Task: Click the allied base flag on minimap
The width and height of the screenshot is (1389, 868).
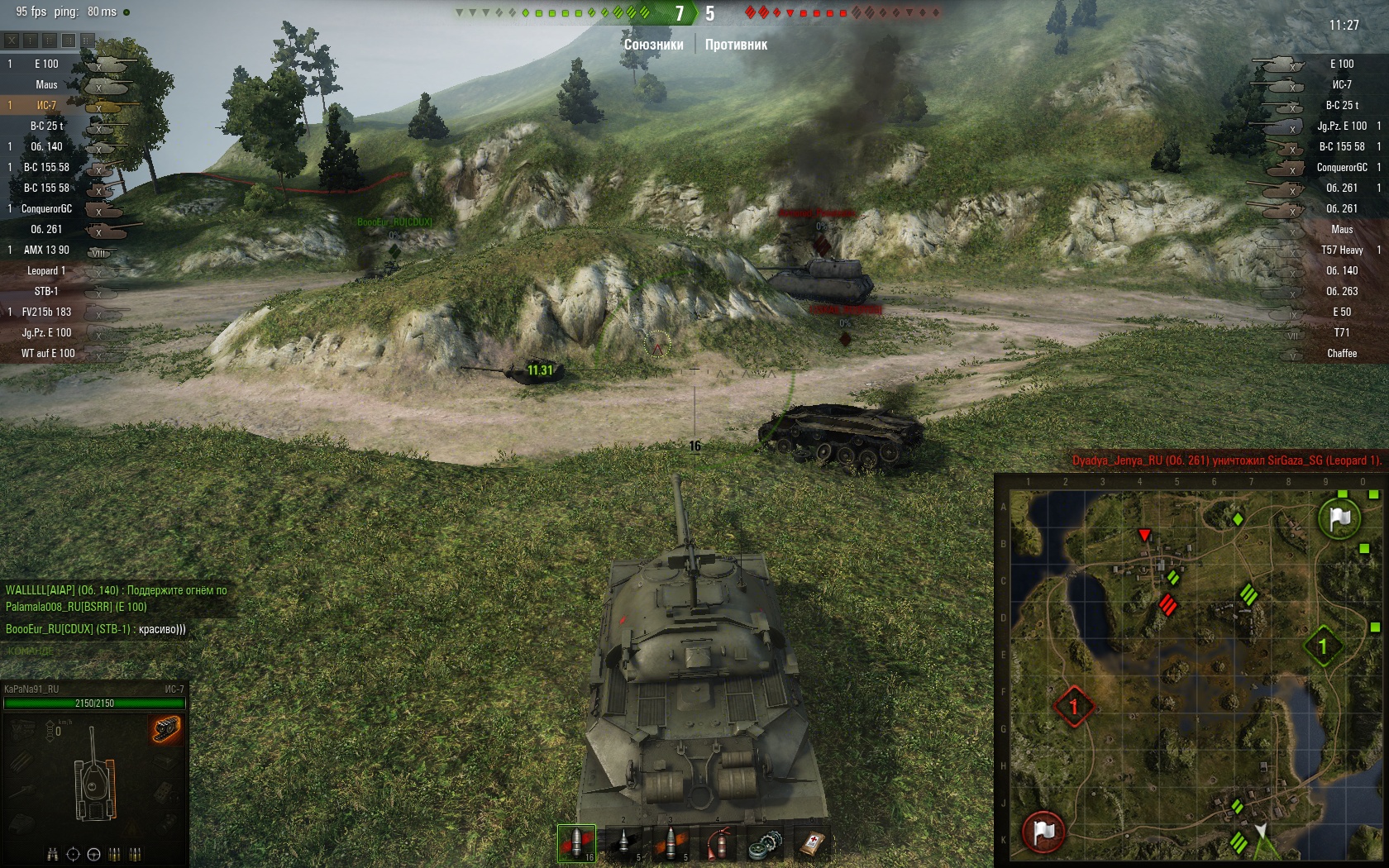Action: tap(1339, 518)
